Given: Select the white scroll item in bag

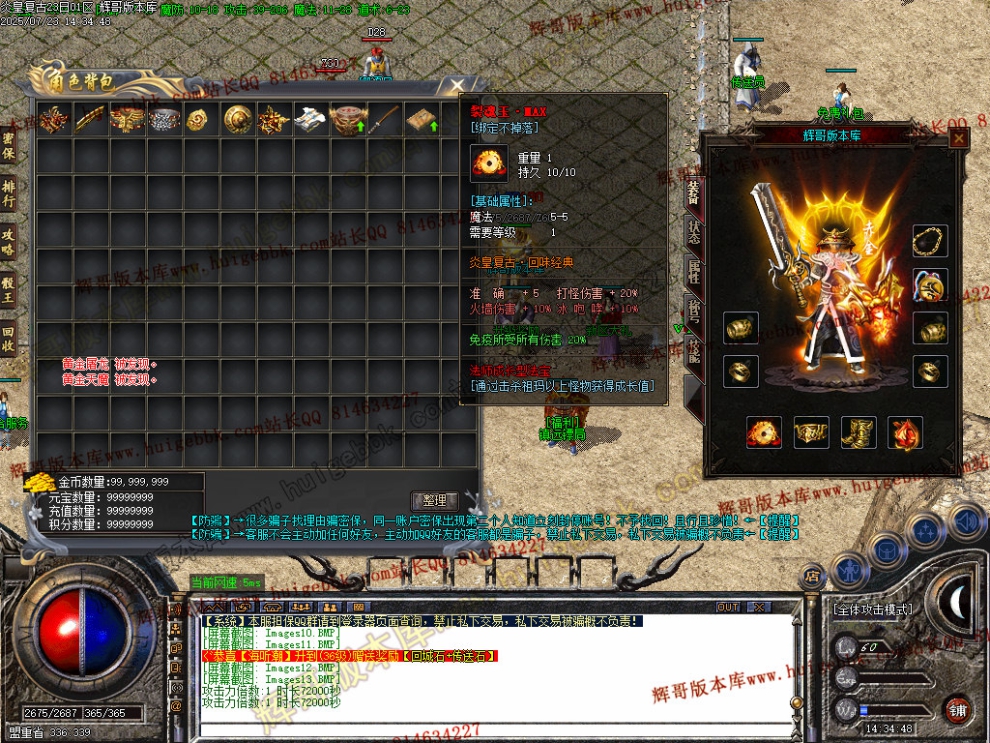Looking at the screenshot, I should click(308, 120).
